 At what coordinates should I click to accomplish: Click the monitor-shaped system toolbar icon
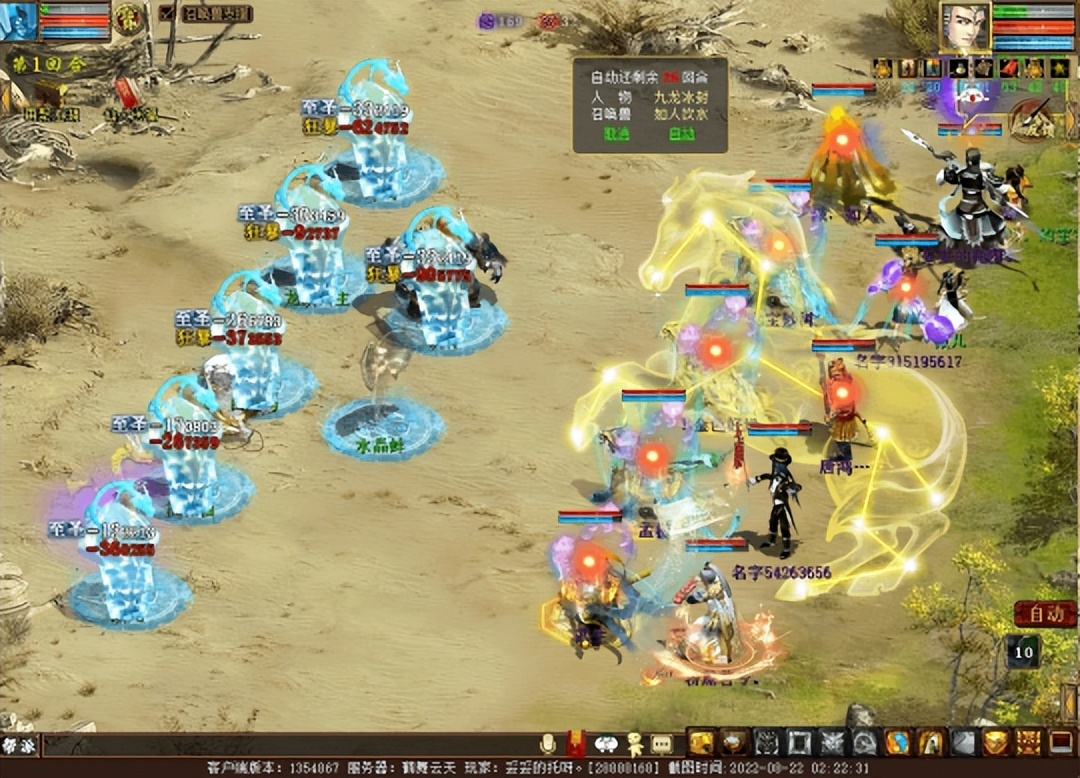[x=1061, y=742]
